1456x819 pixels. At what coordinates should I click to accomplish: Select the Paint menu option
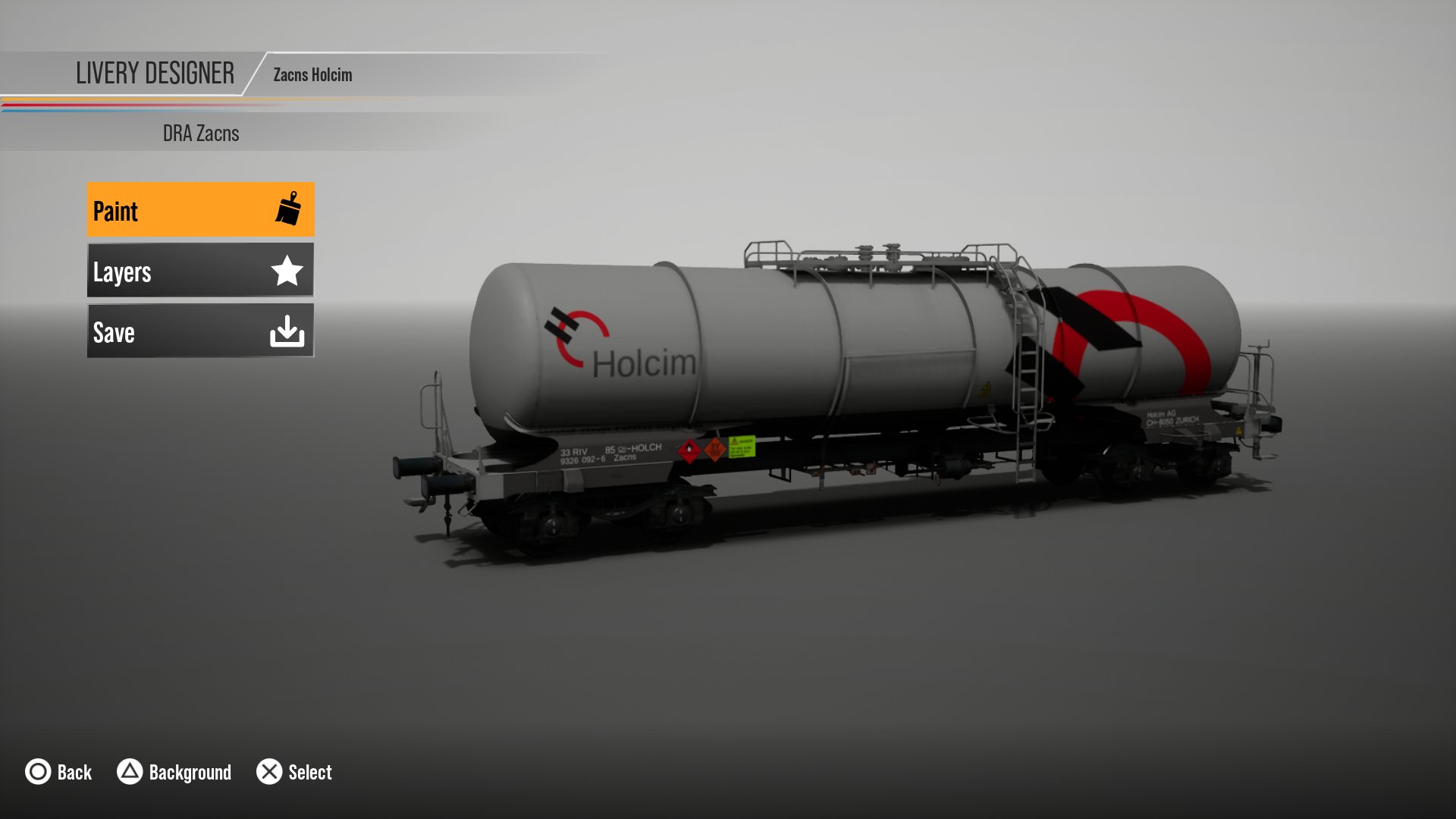pyautogui.click(x=200, y=210)
